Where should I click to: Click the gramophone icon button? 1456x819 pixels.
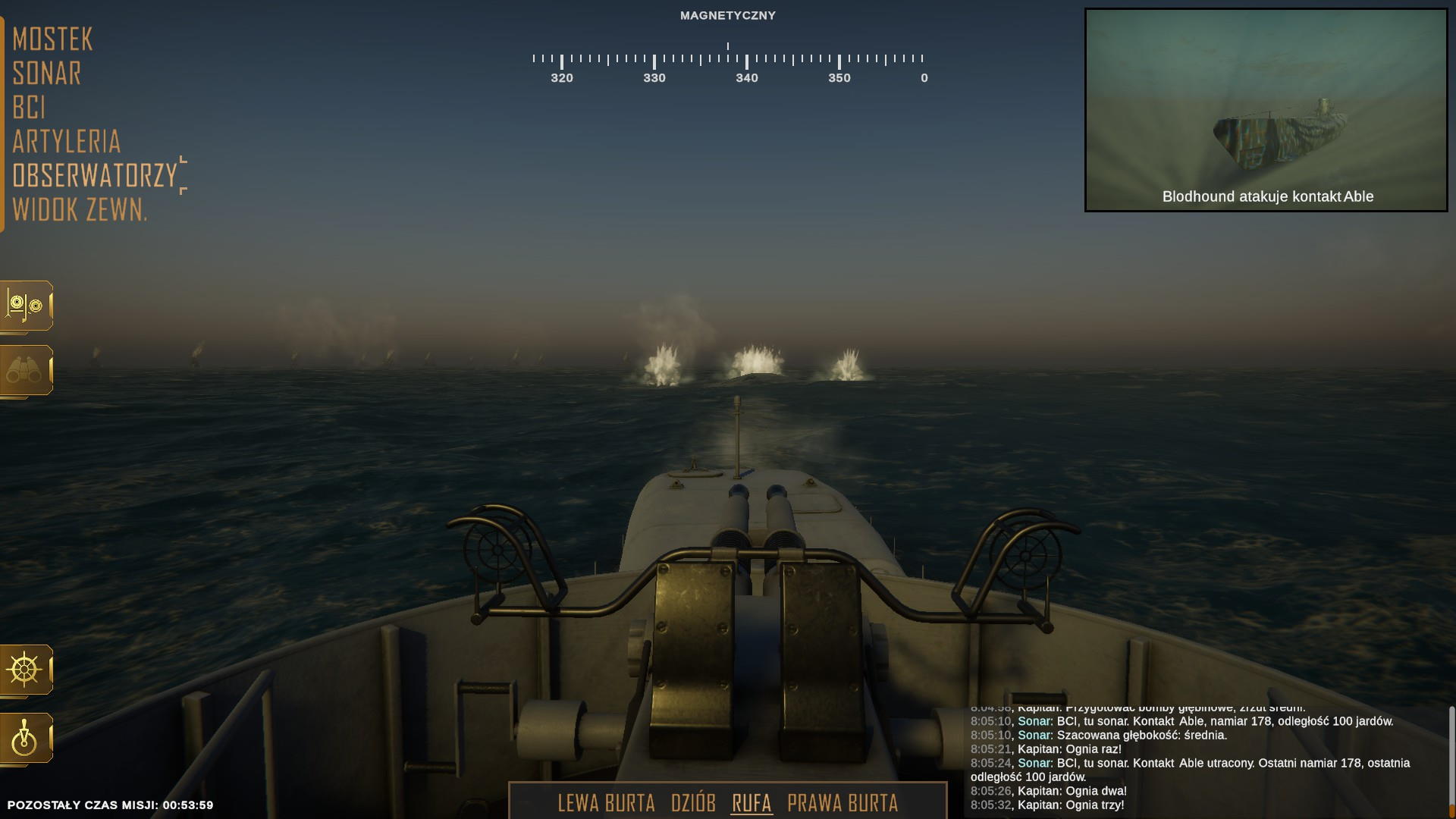[26, 306]
